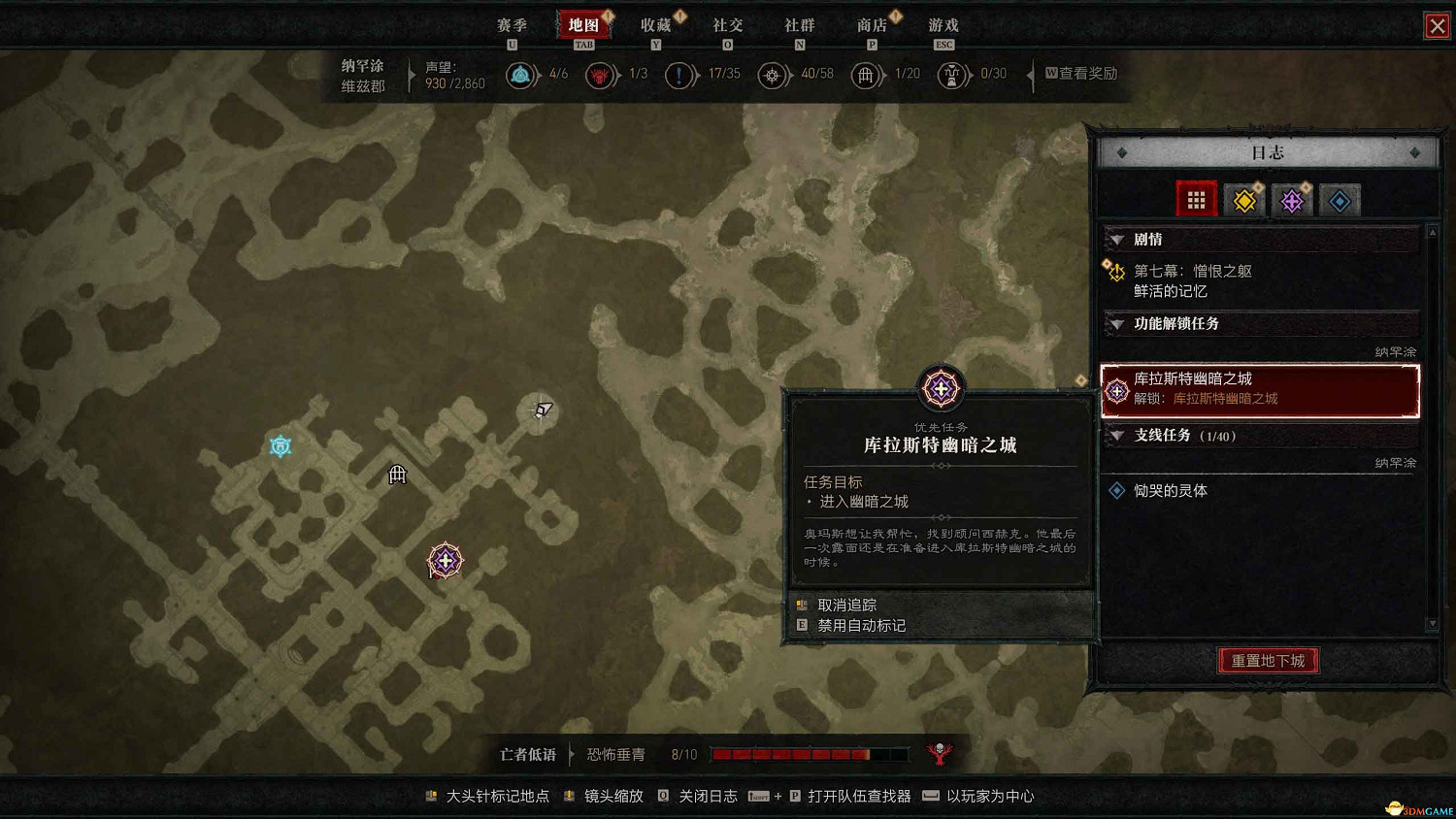This screenshot has height=819, width=1456.
Task: Select the dungeons reputation icon showing 1/20
Action: (867, 75)
